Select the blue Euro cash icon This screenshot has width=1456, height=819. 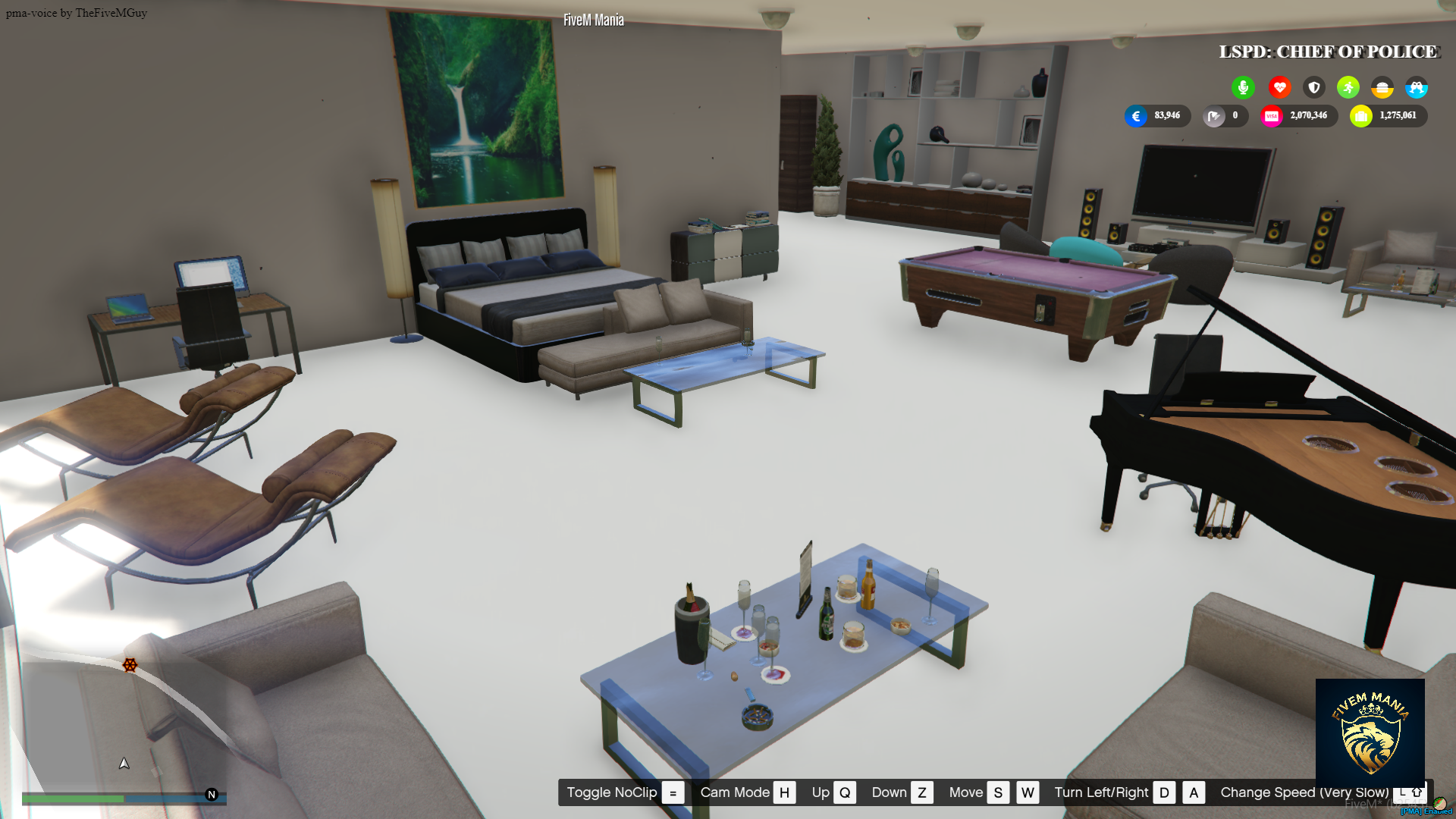tap(1135, 116)
